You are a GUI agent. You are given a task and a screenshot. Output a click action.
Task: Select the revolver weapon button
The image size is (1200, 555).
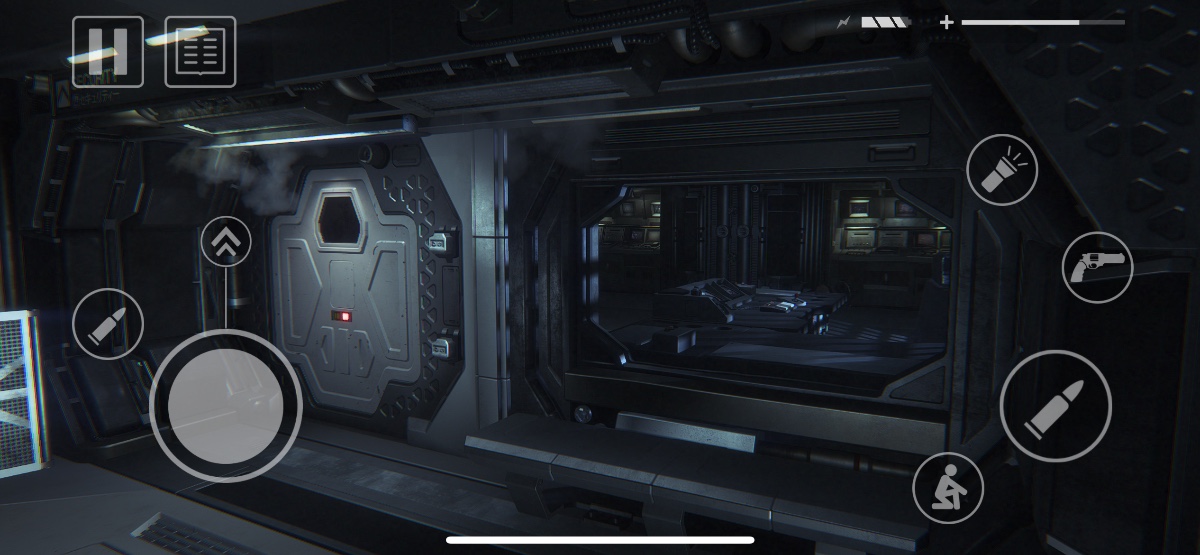1097,267
